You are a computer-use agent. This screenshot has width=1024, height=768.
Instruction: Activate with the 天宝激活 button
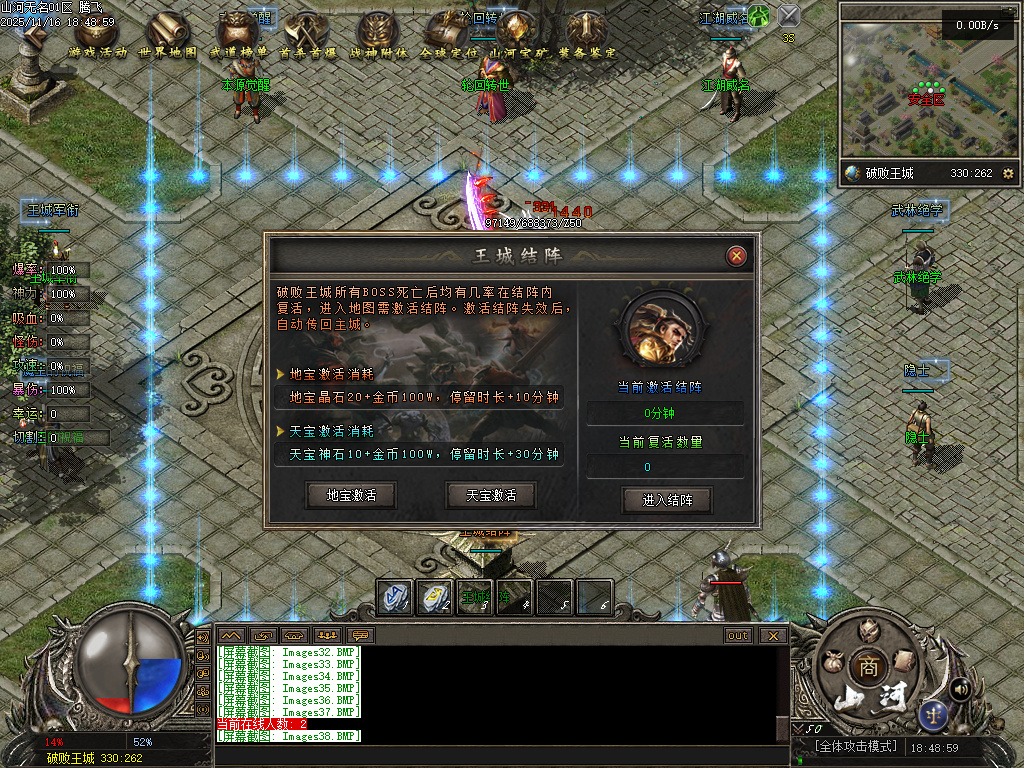[491, 495]
